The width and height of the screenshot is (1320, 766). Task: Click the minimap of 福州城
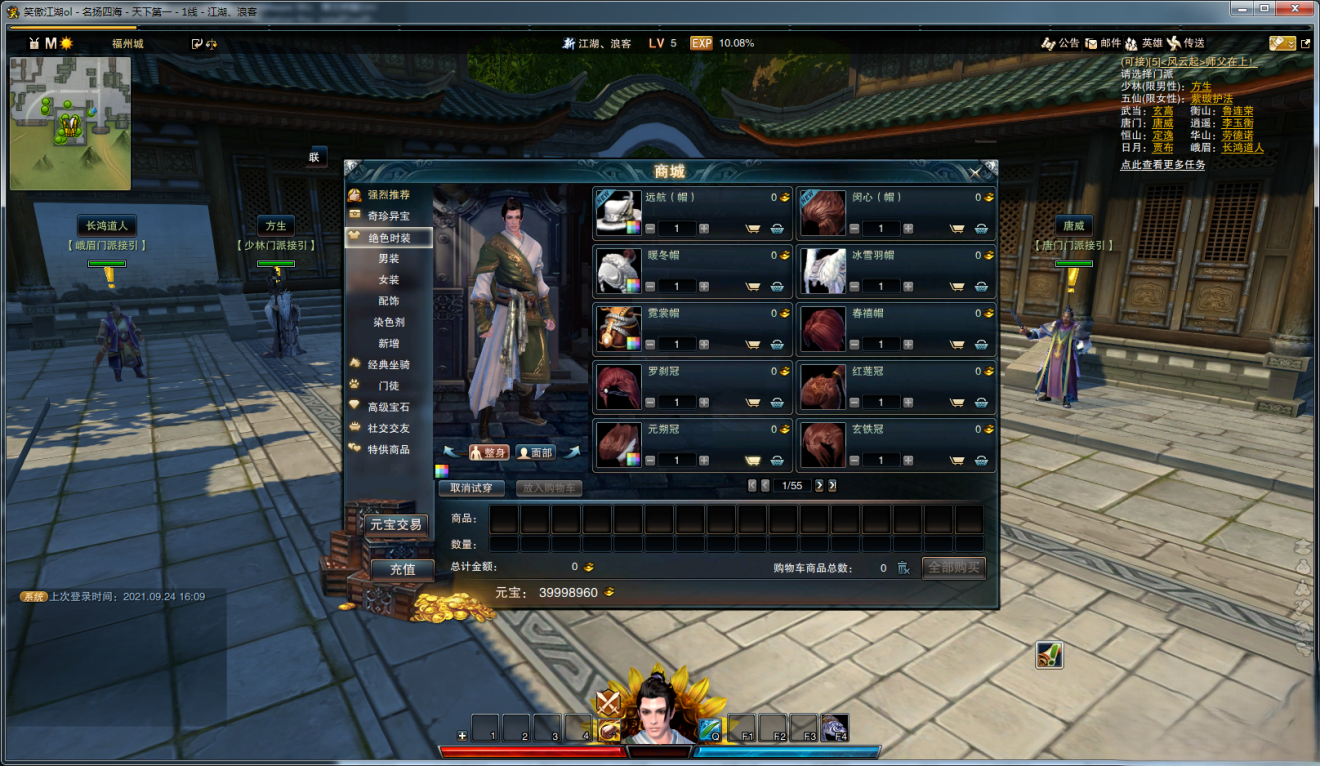pyautogui.click(x=70, y=123)
